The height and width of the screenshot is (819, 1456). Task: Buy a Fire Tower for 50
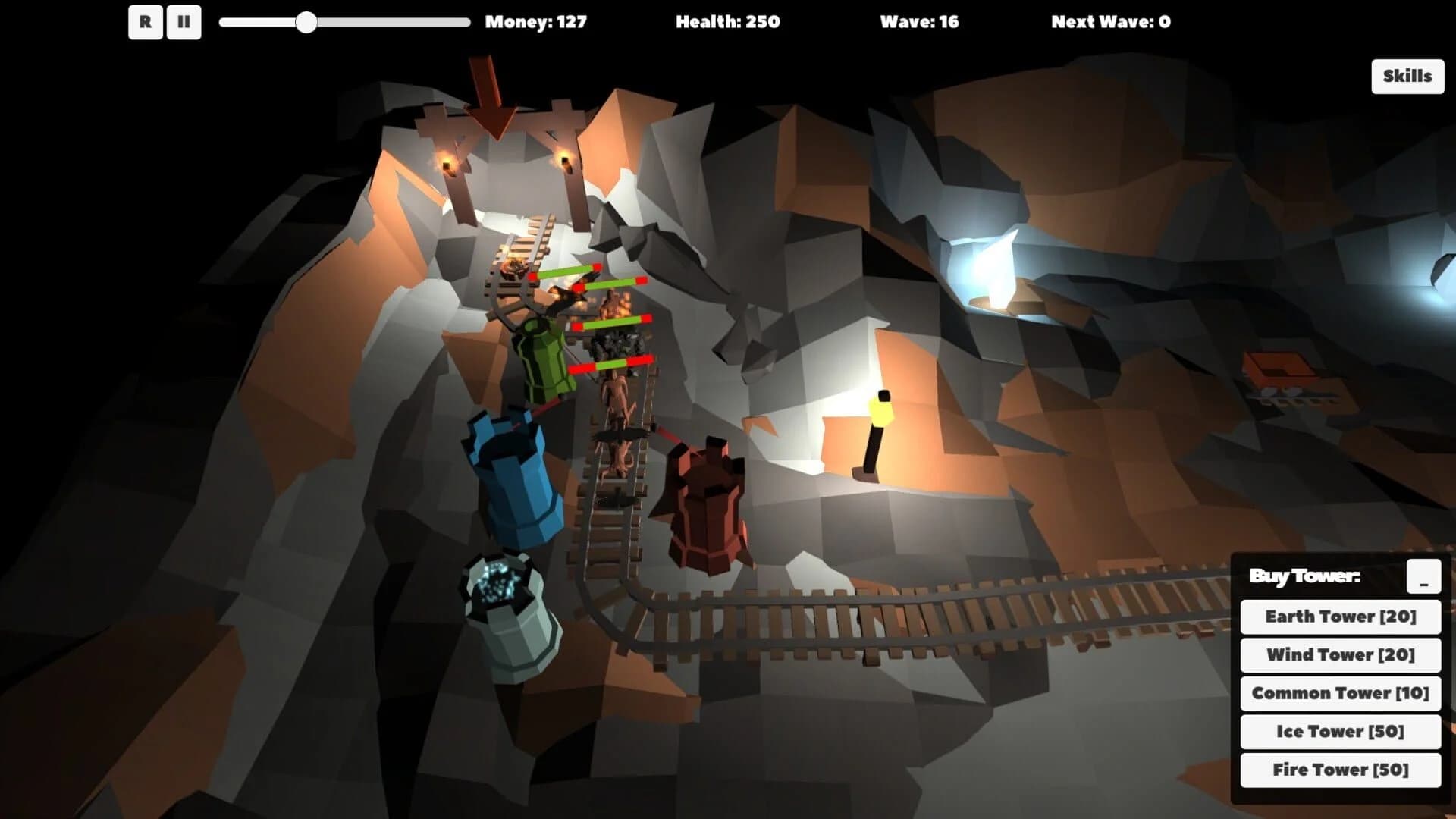tap(1339, 769)
